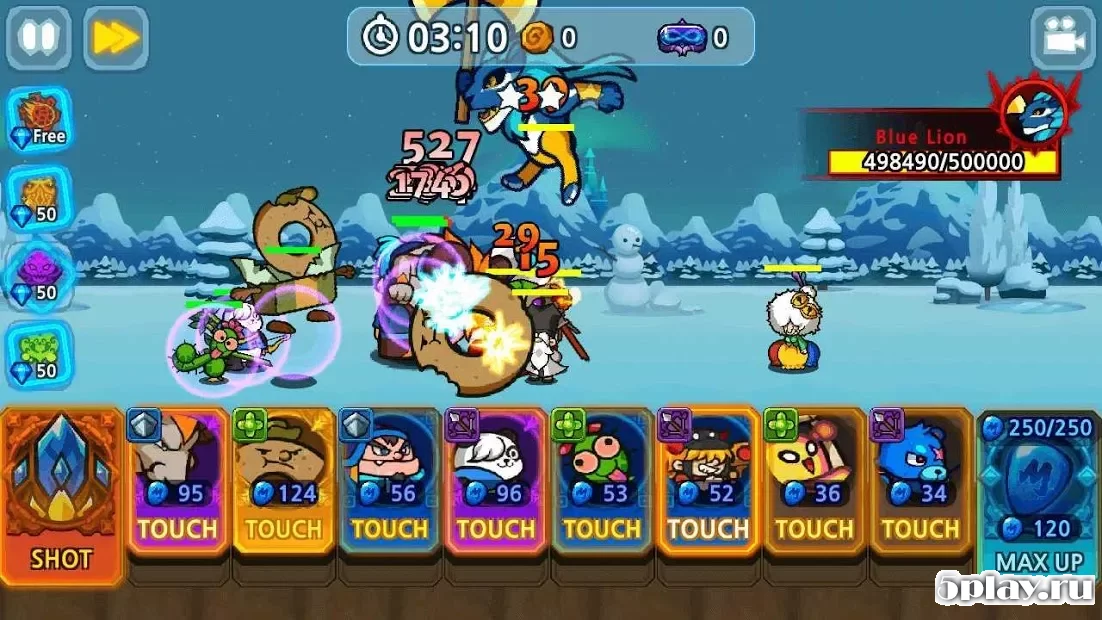
Task: Summon the green cactus unit costing 53 mana
Action: (x=601, y=481)
